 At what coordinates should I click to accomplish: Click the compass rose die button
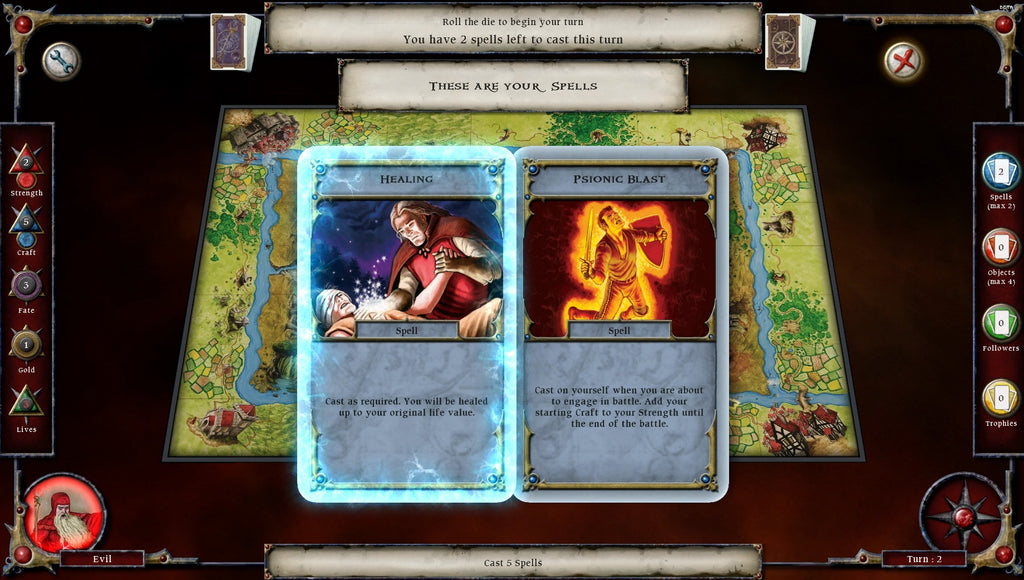click(962, 514)
